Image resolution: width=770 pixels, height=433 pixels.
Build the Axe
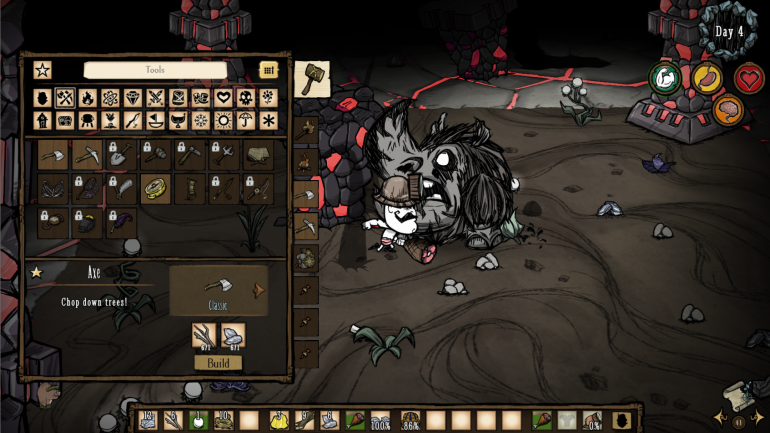point(218,362)
